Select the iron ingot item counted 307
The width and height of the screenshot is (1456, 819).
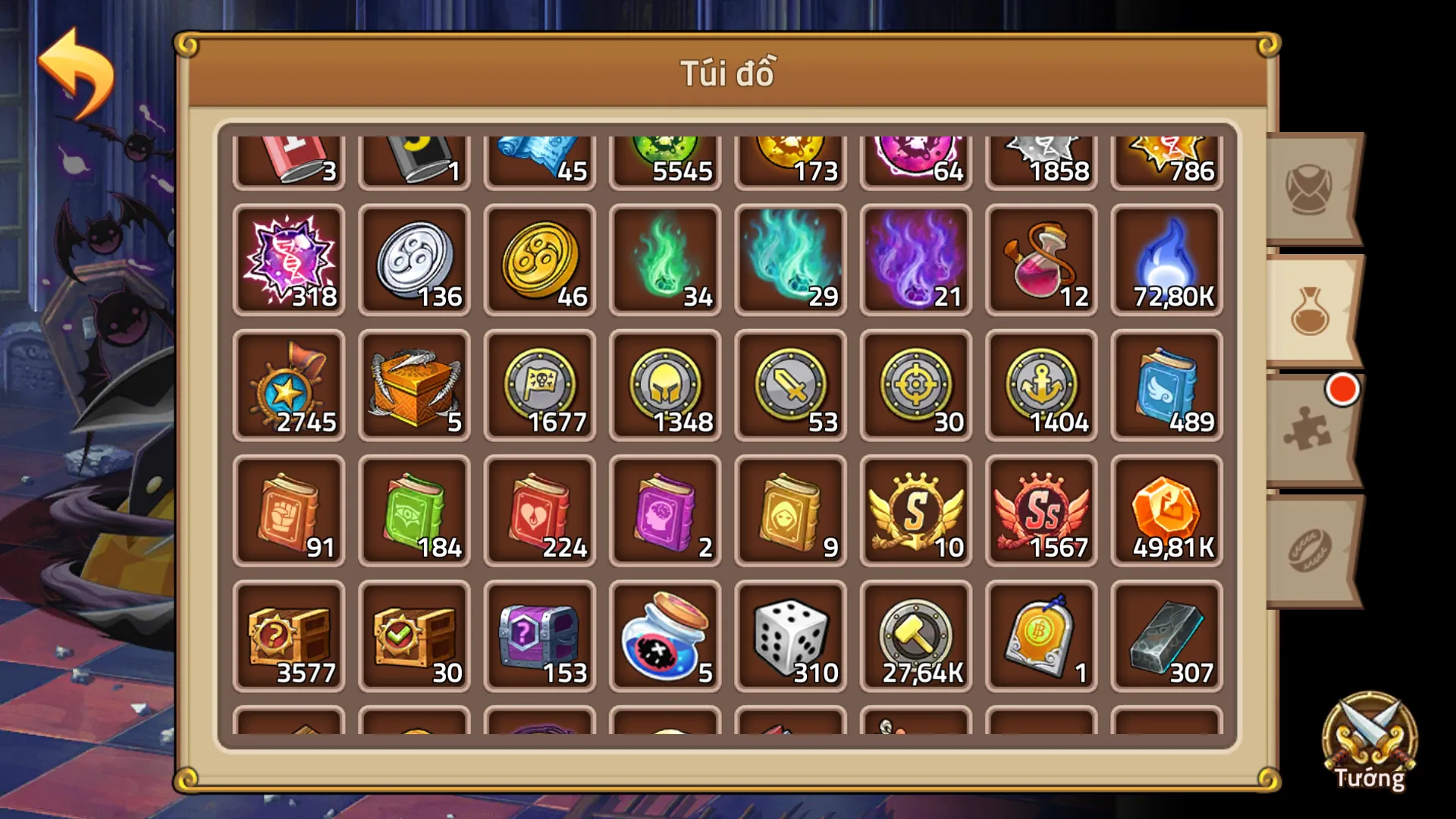1166,637
